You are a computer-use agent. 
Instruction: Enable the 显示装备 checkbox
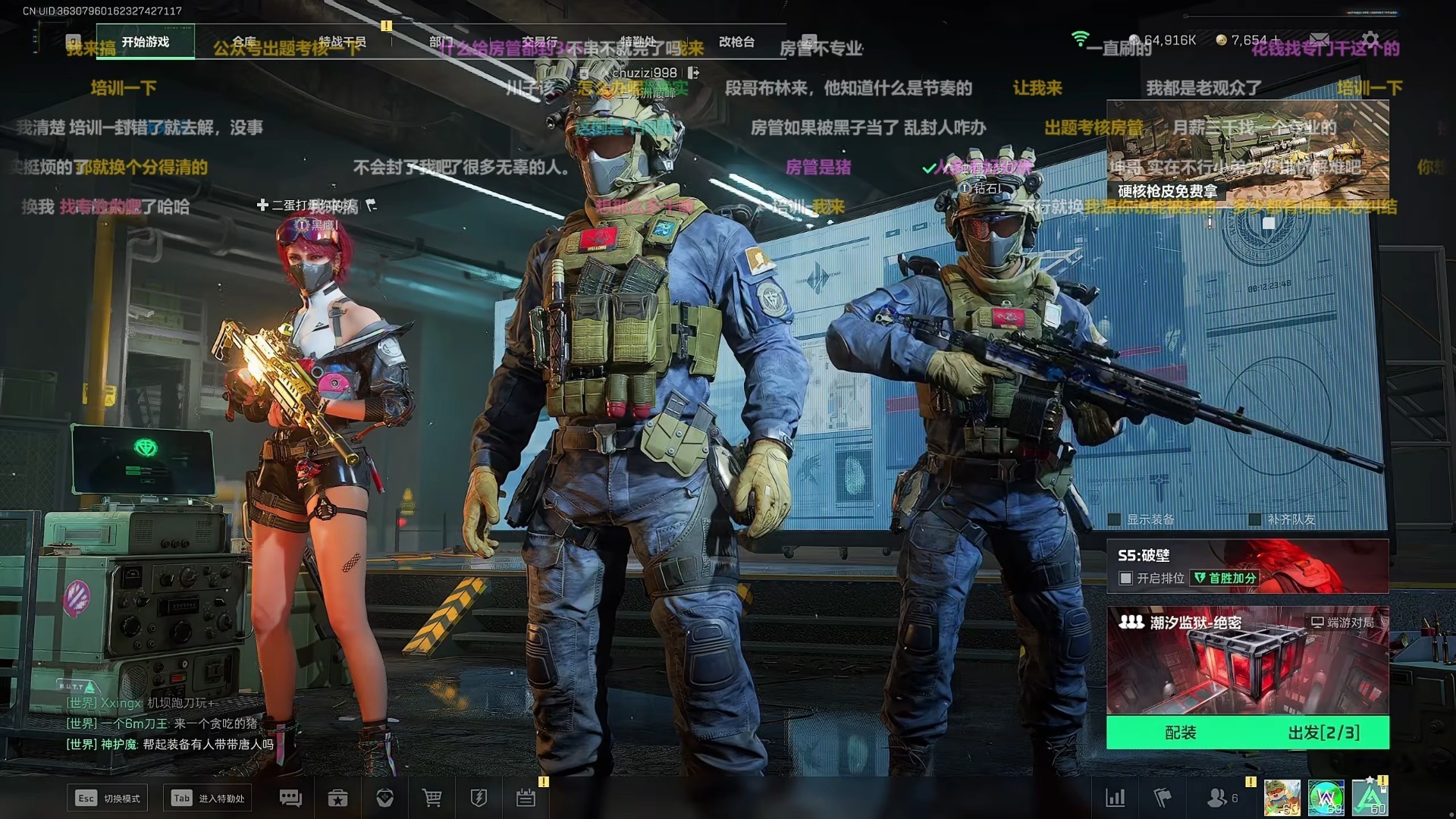1115,519
